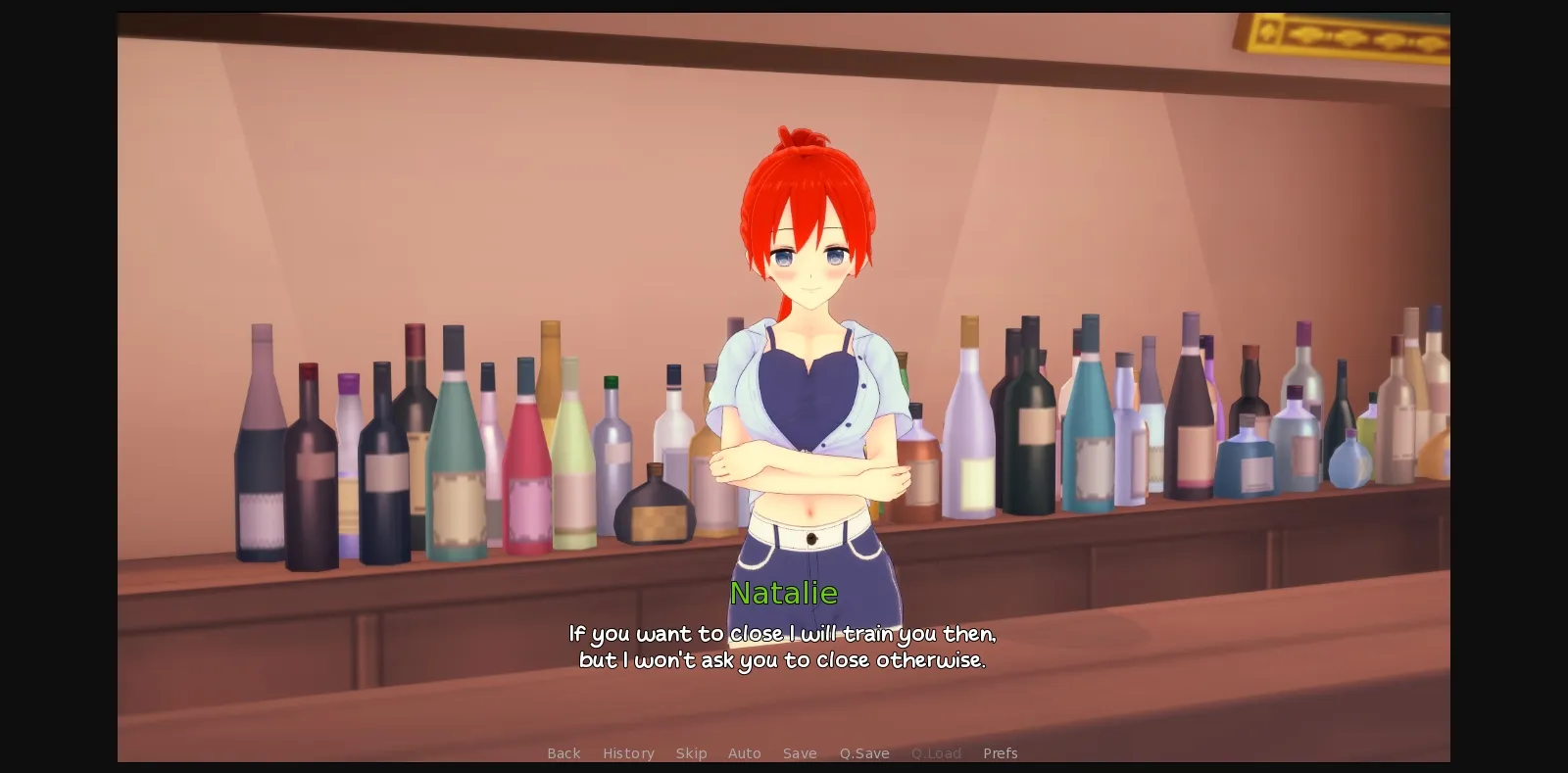Select Natalie's green name label
Viewport: 1568px width, 773px height.
coord(784,593)
